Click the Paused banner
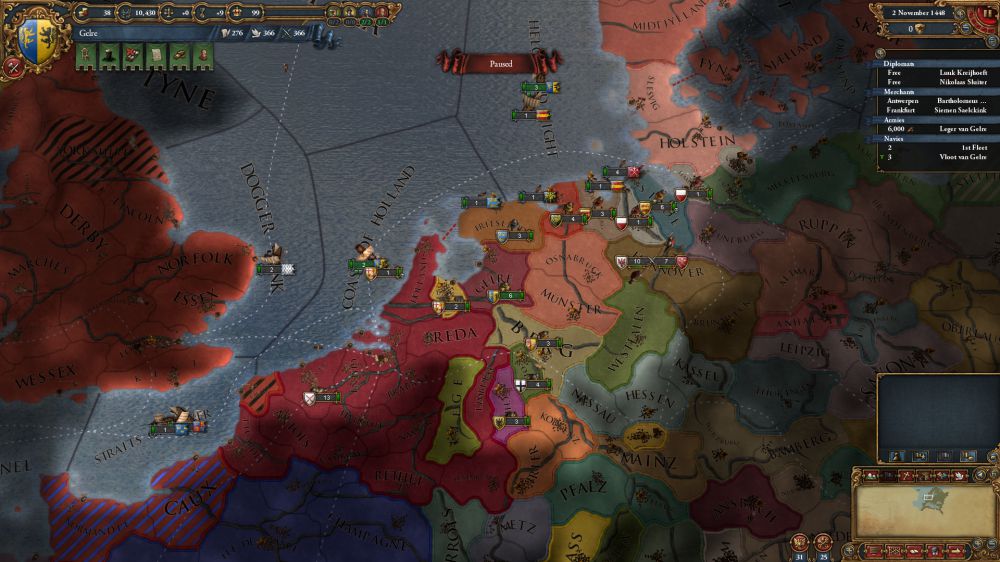1000x562 pixels. point(501,62)
